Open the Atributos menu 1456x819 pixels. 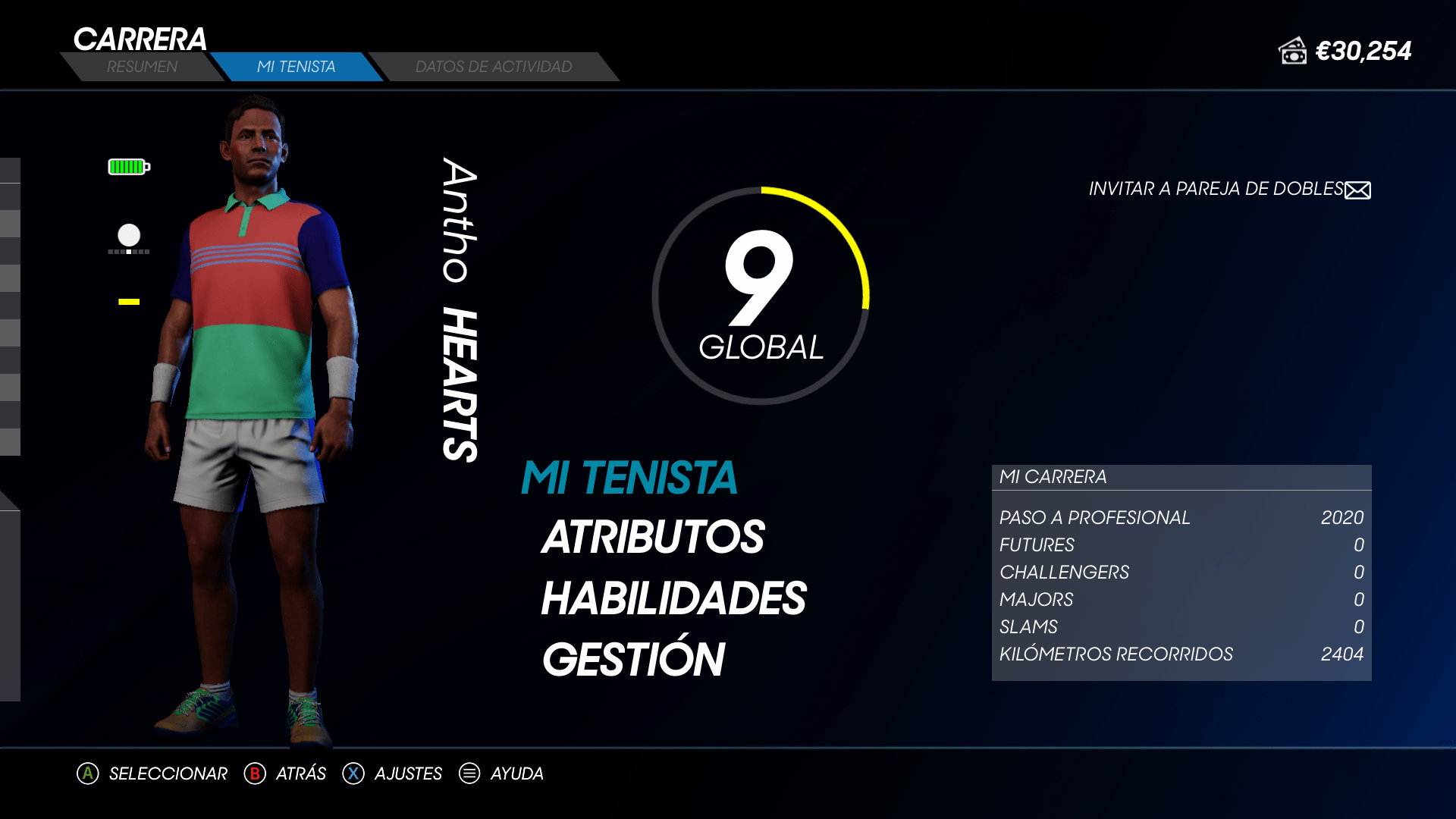click(653, 538)
